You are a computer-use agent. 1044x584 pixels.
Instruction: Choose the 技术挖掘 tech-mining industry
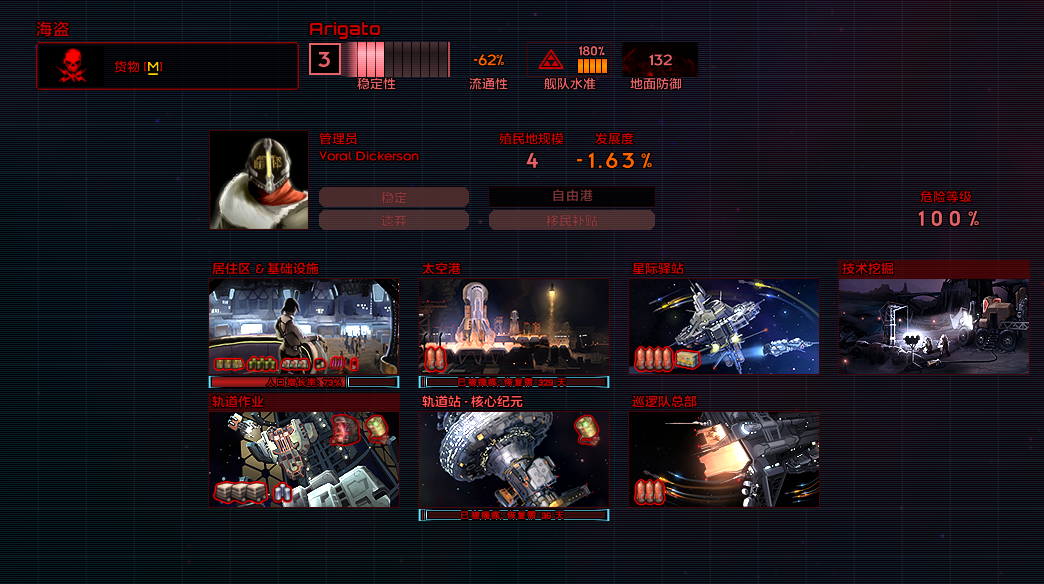[934, 326]
